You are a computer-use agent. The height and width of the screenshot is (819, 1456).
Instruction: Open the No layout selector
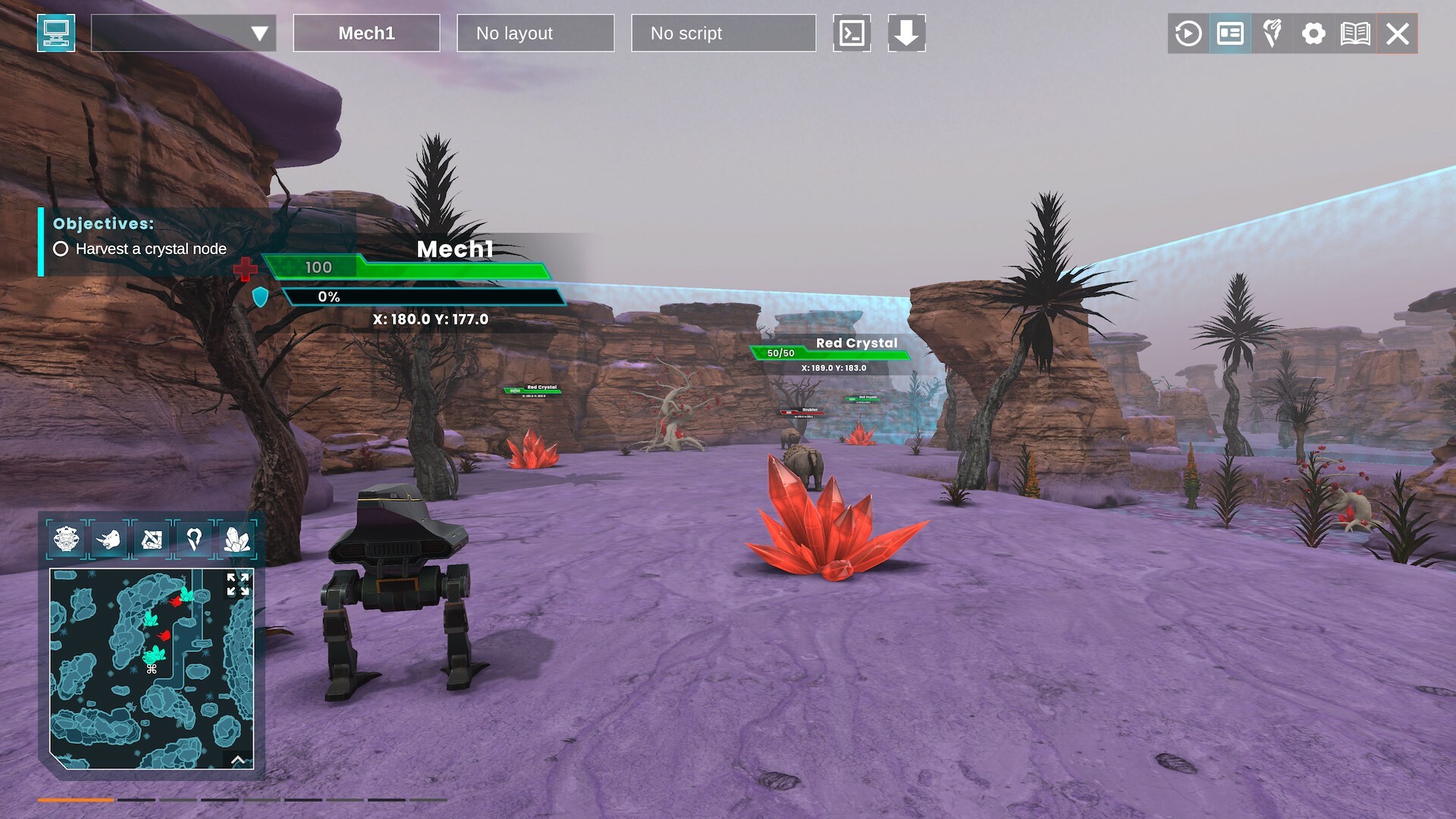[535, 33]
